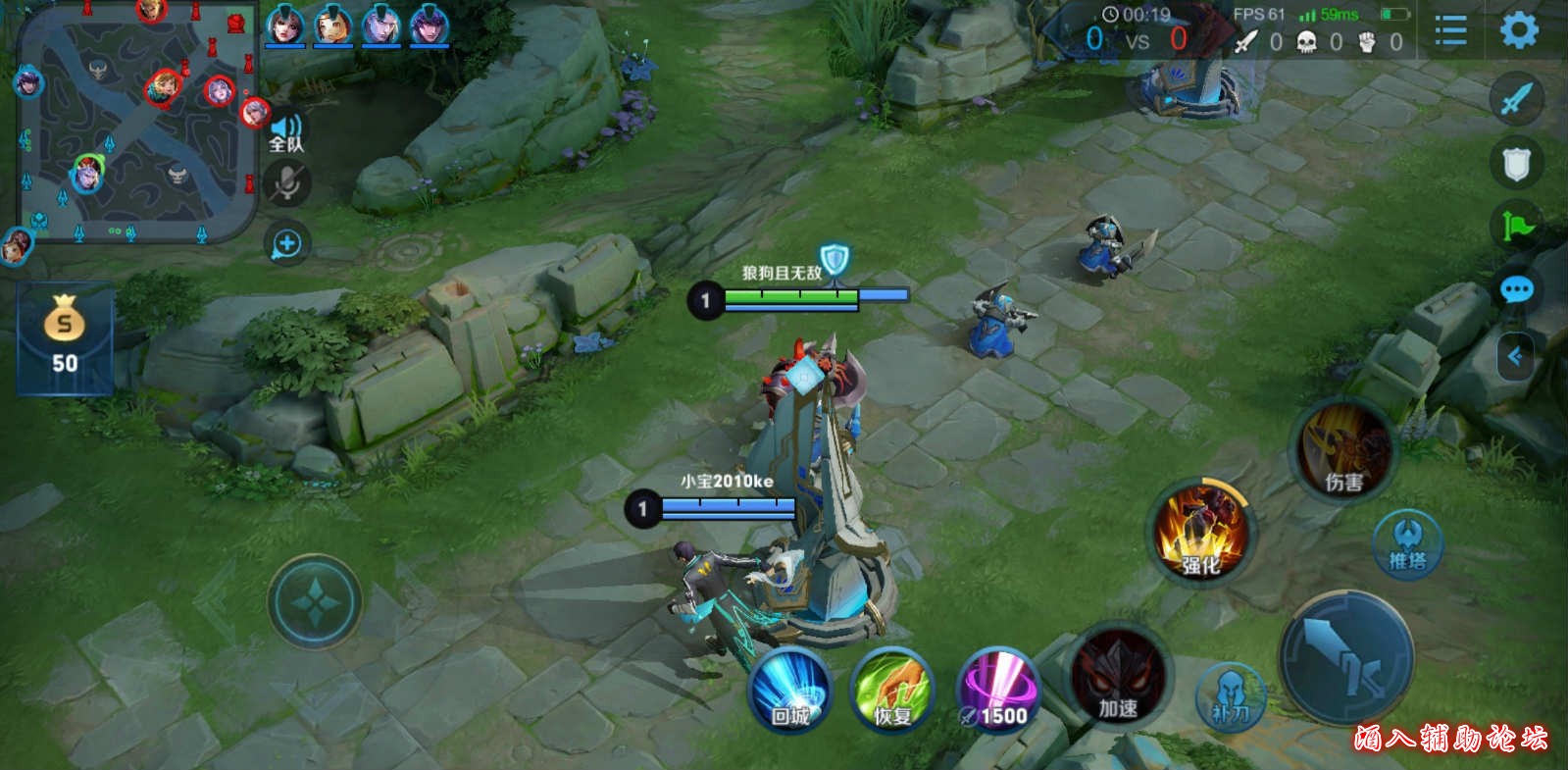The height and width of the screenshot is (770, 1568).
Task: Toggle the microphone button
Action: 286,183
